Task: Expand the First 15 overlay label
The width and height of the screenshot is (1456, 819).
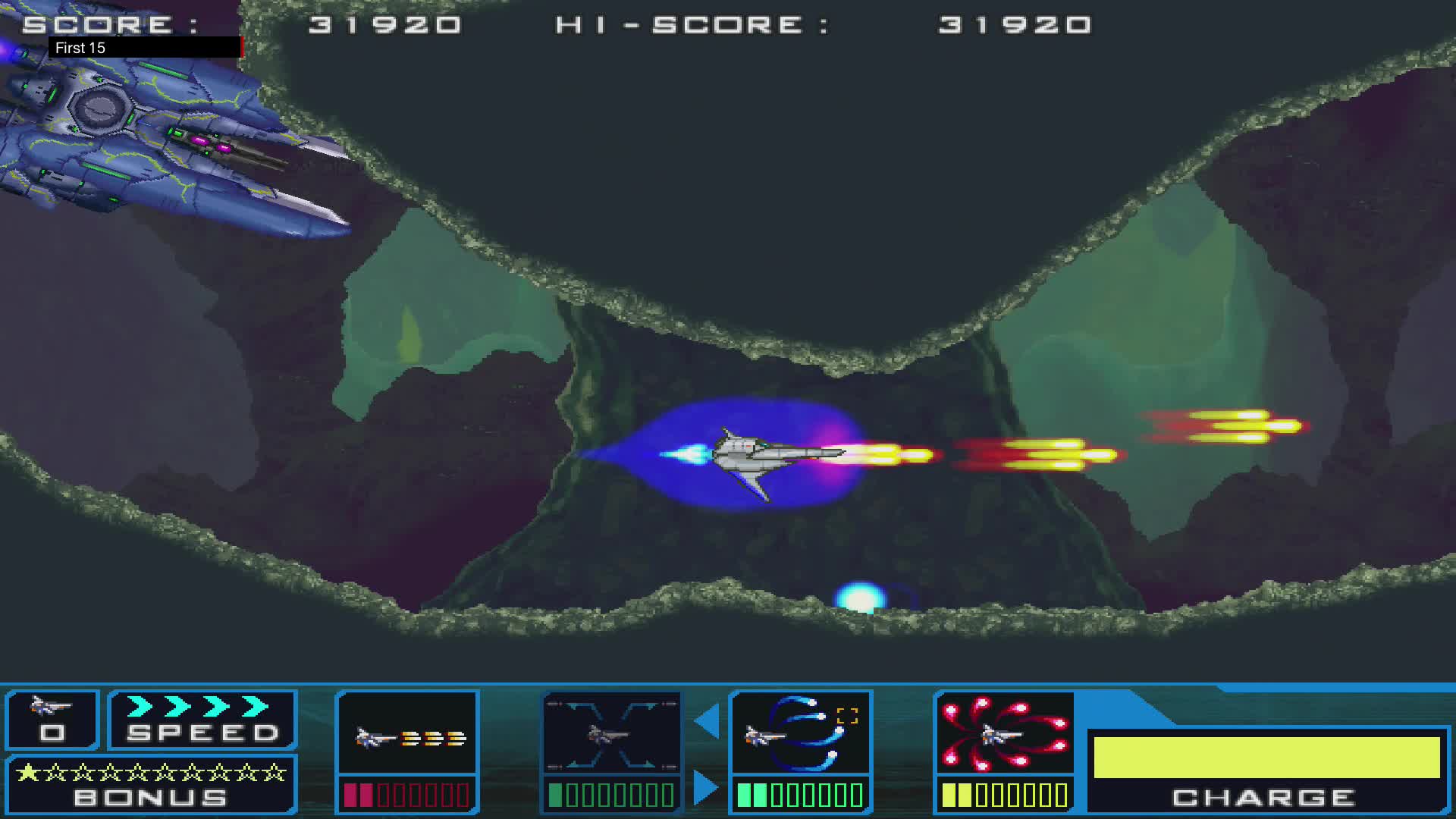Action: point(80,48)
